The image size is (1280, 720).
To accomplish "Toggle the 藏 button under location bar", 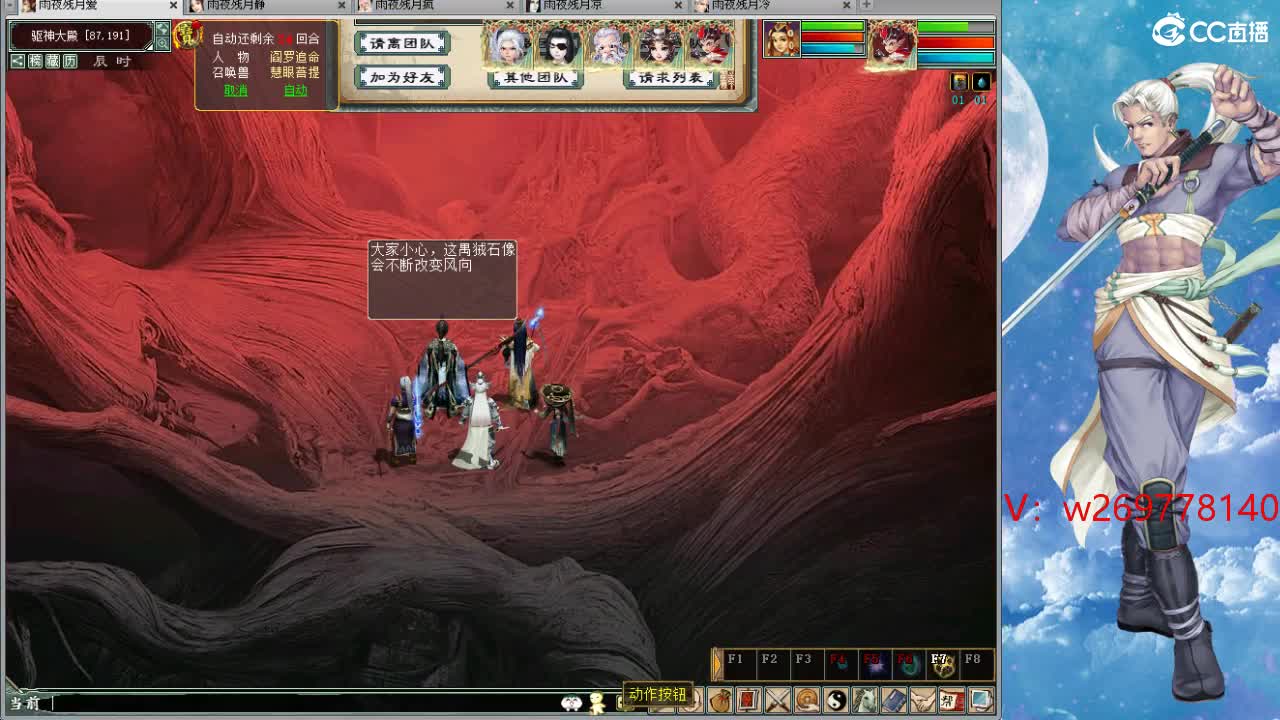I will pyautogui.click(x=52, y=62).
